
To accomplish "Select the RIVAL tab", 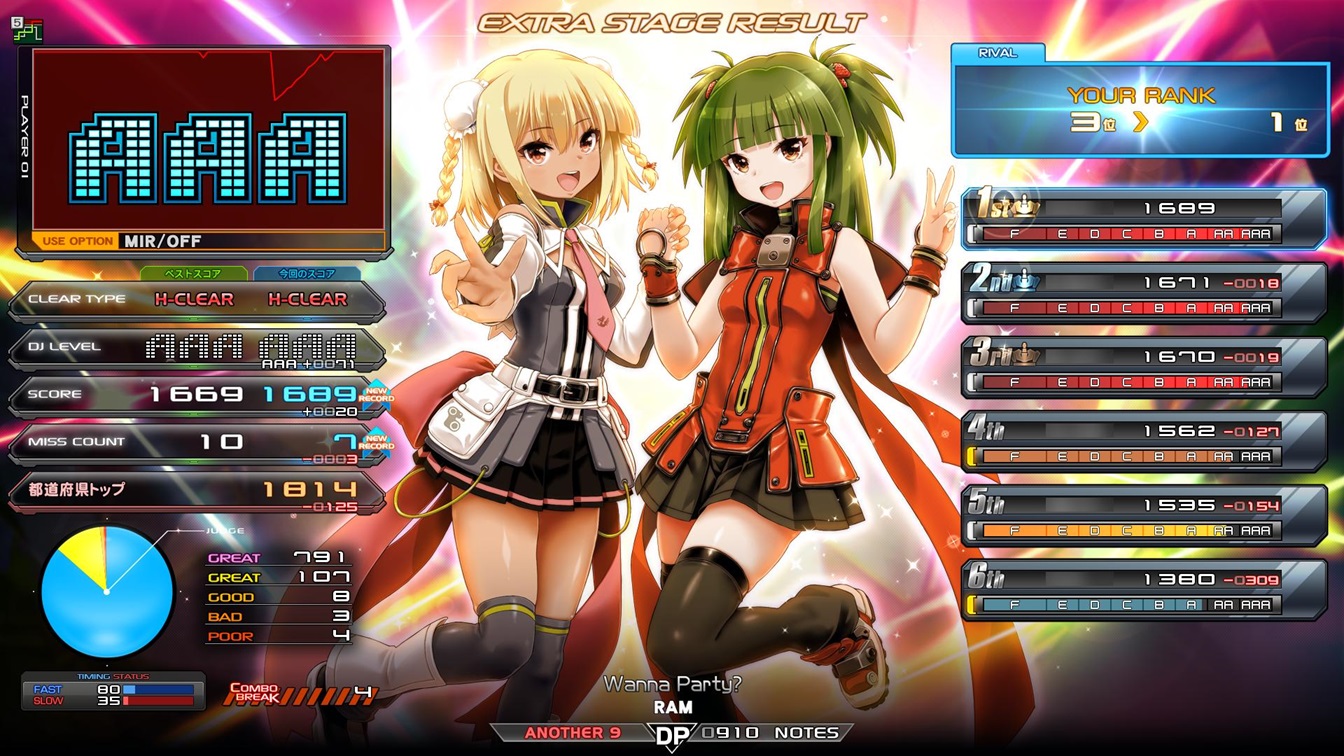I will [997, 53].
